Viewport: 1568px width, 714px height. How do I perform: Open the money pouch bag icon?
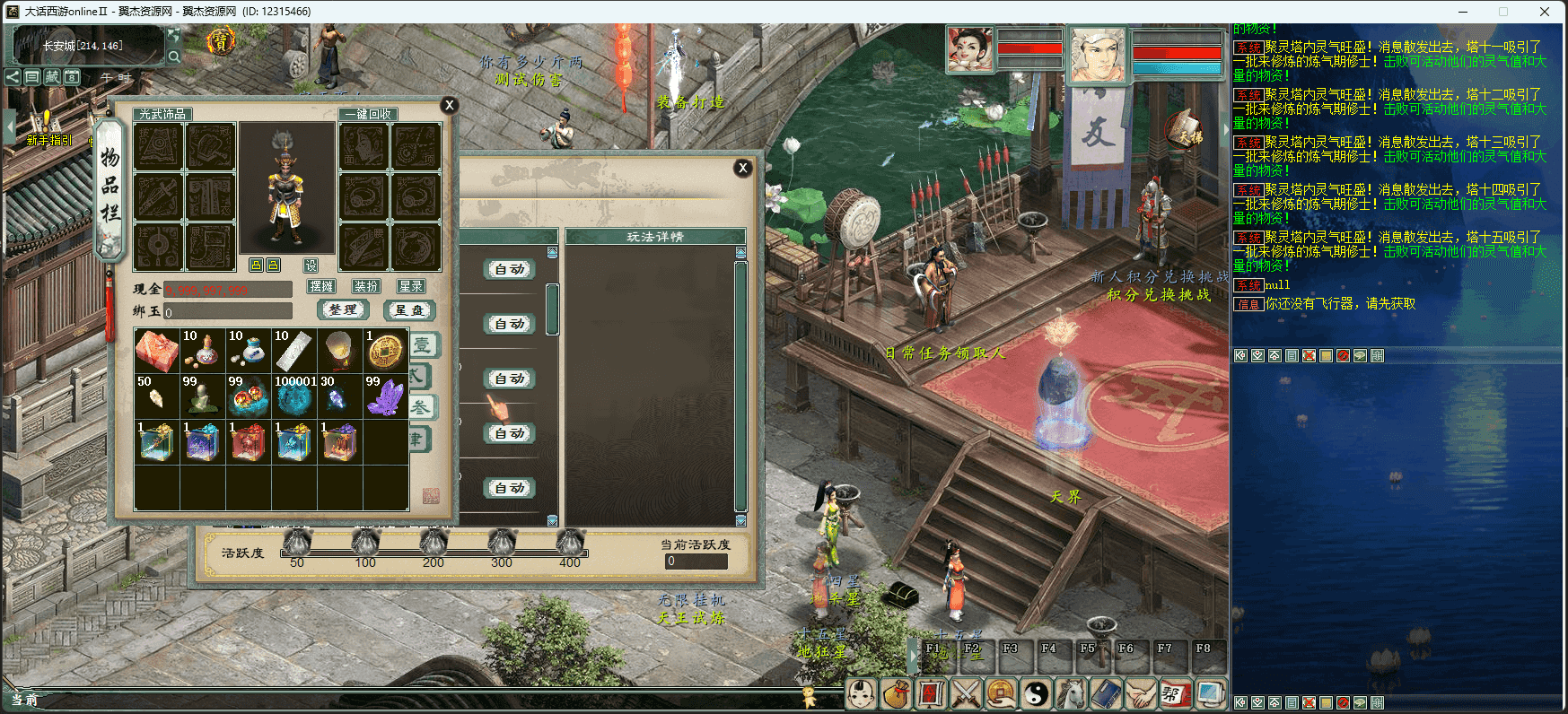[895, 693]
